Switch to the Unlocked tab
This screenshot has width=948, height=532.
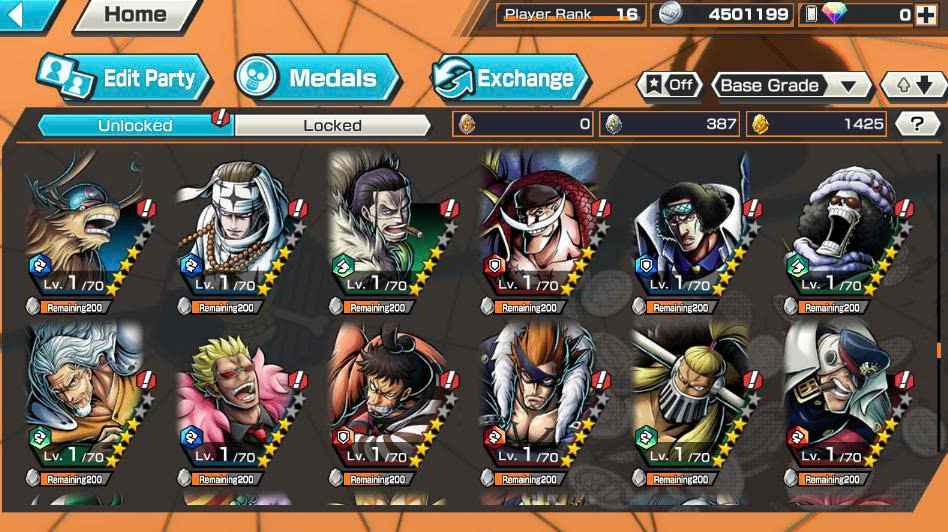point(135,125)
